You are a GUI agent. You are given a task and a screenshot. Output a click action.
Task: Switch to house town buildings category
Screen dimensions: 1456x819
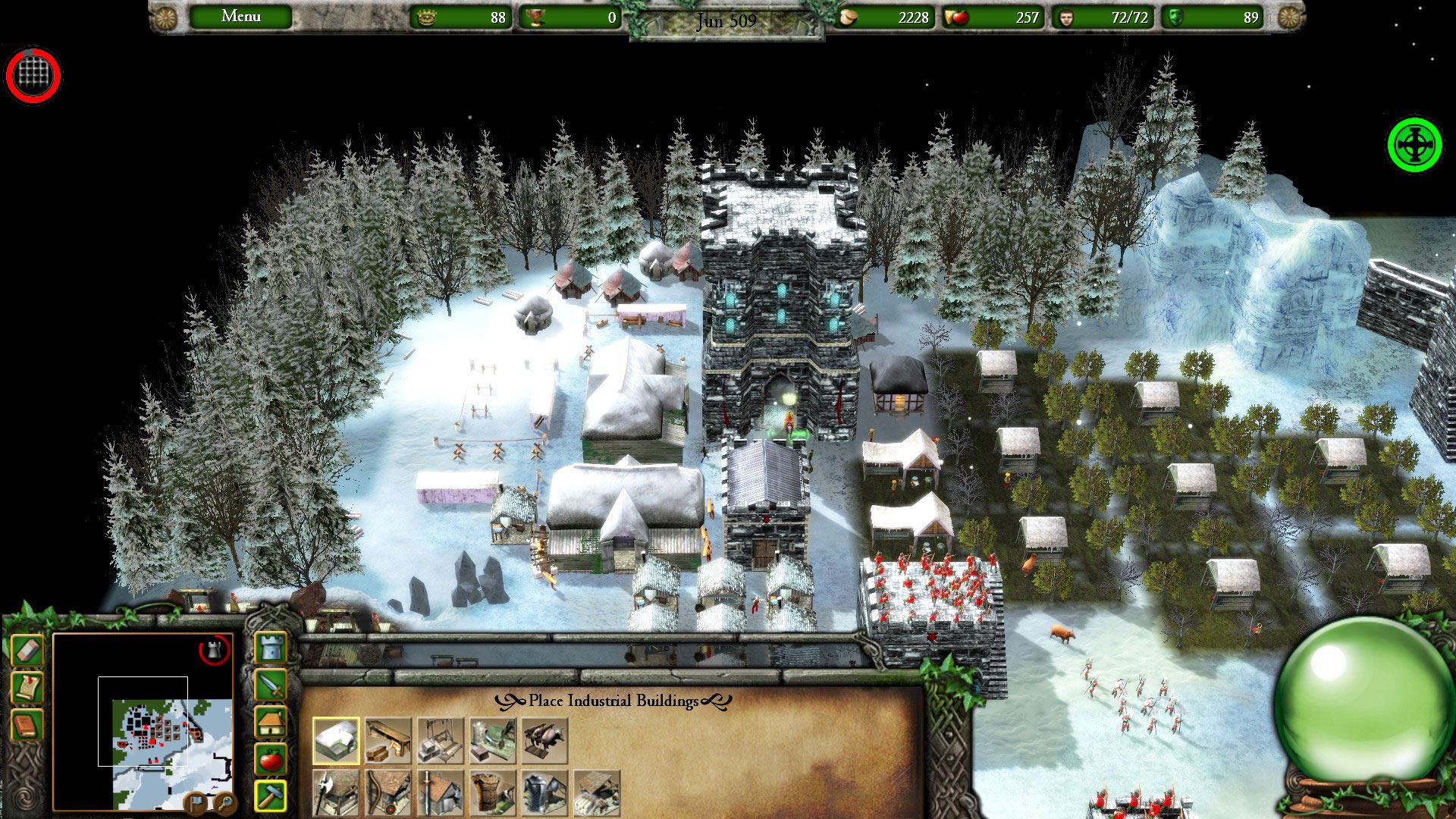[271, 721]
